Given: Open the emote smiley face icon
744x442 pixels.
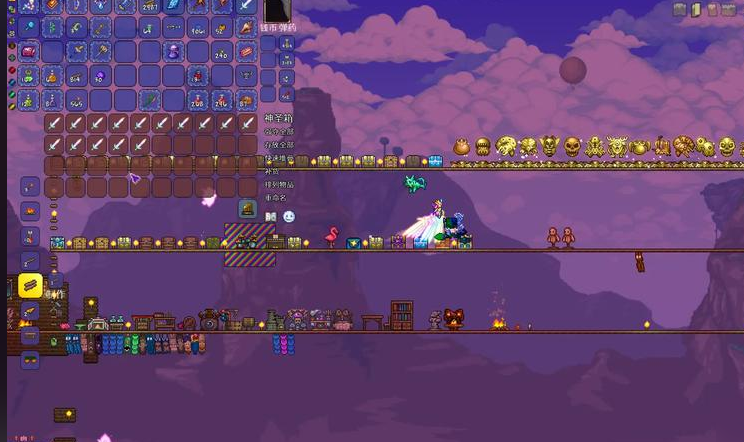Looking at the screenshot, I should (x=288, y=216).
